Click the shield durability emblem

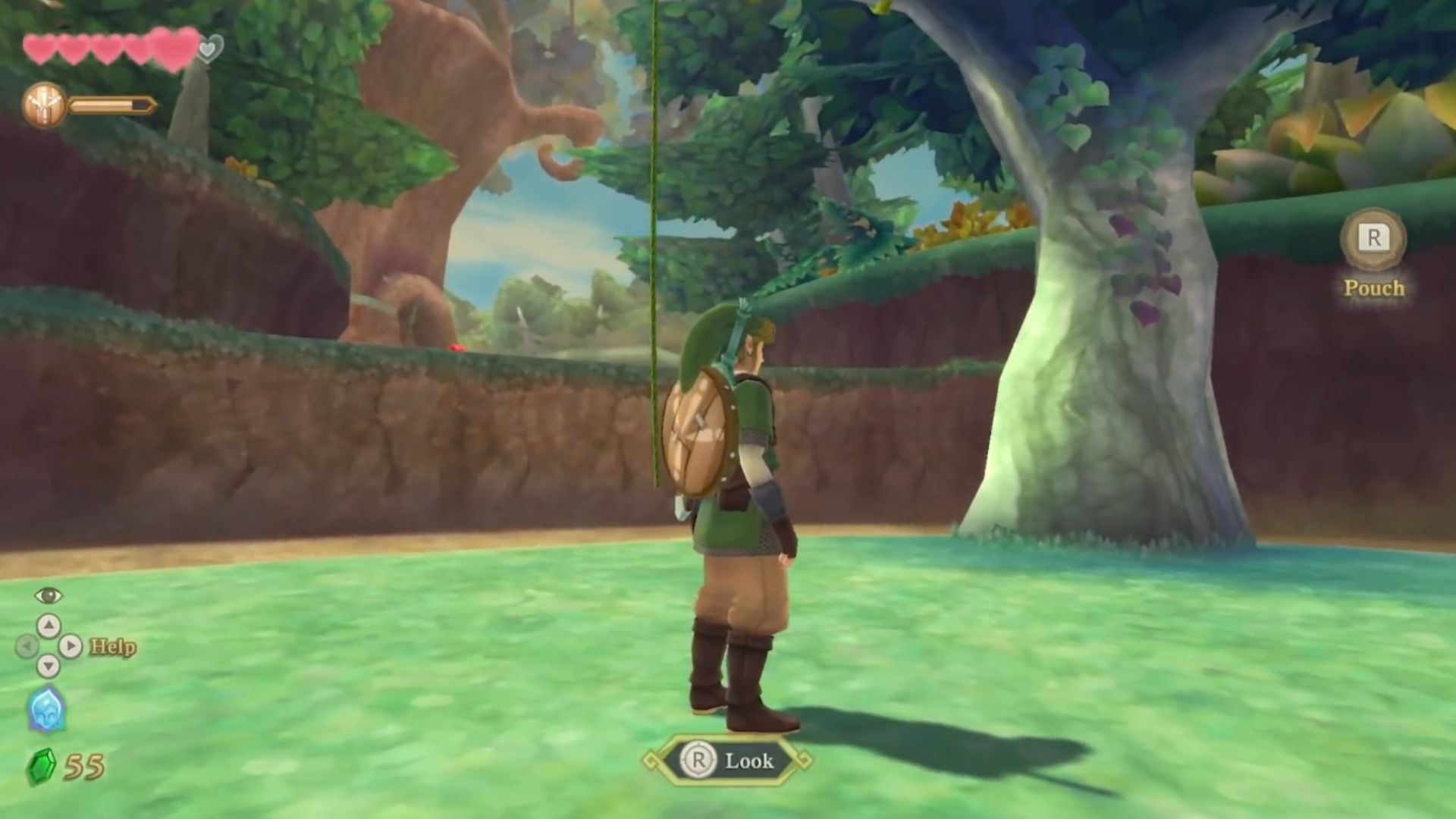point(45,104)
